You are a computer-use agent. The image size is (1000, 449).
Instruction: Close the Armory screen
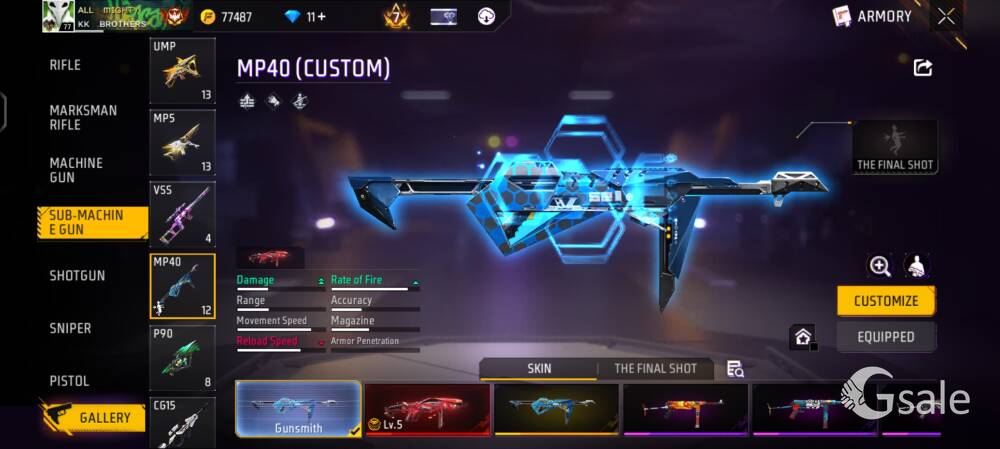946,16
